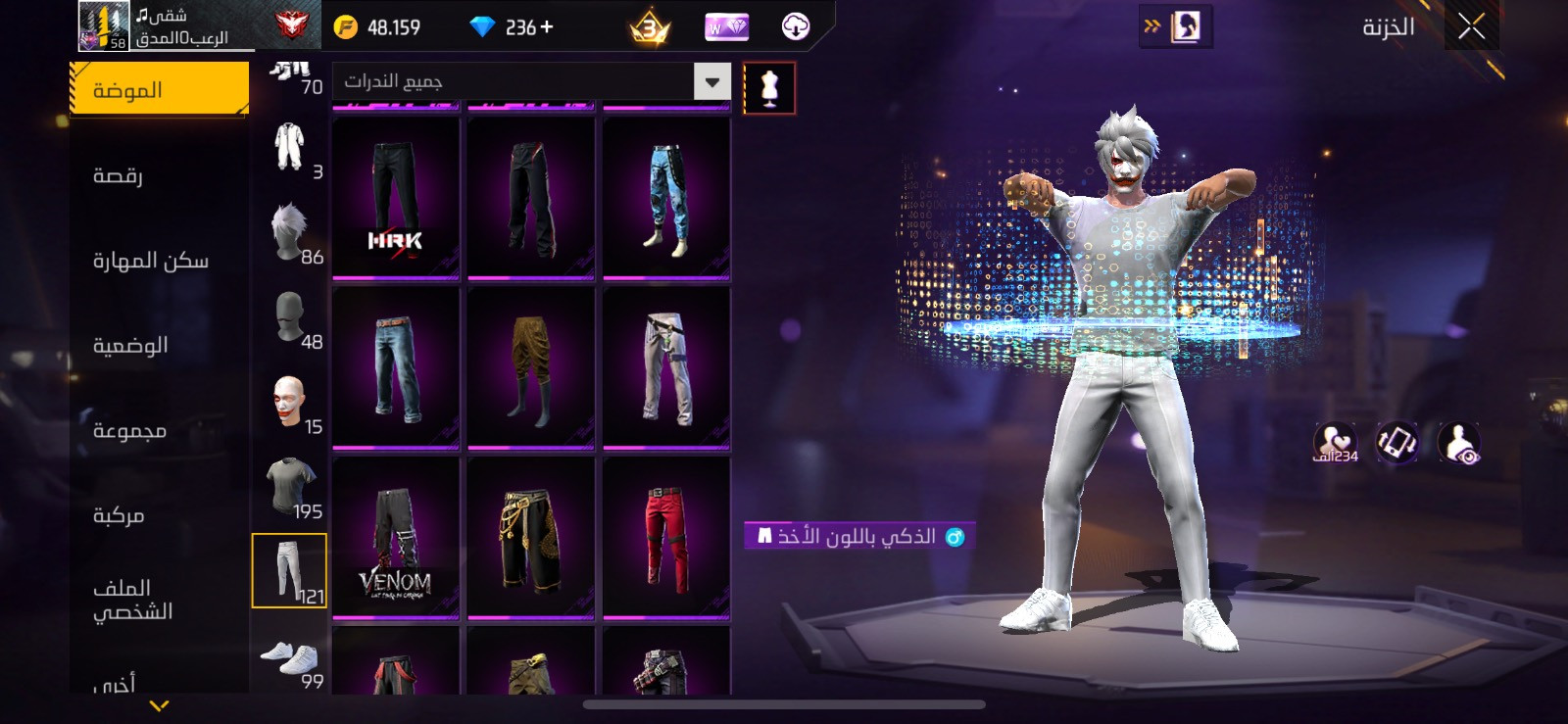
Task: Select the Venom pants item
Action: click(x=396, y=539)
